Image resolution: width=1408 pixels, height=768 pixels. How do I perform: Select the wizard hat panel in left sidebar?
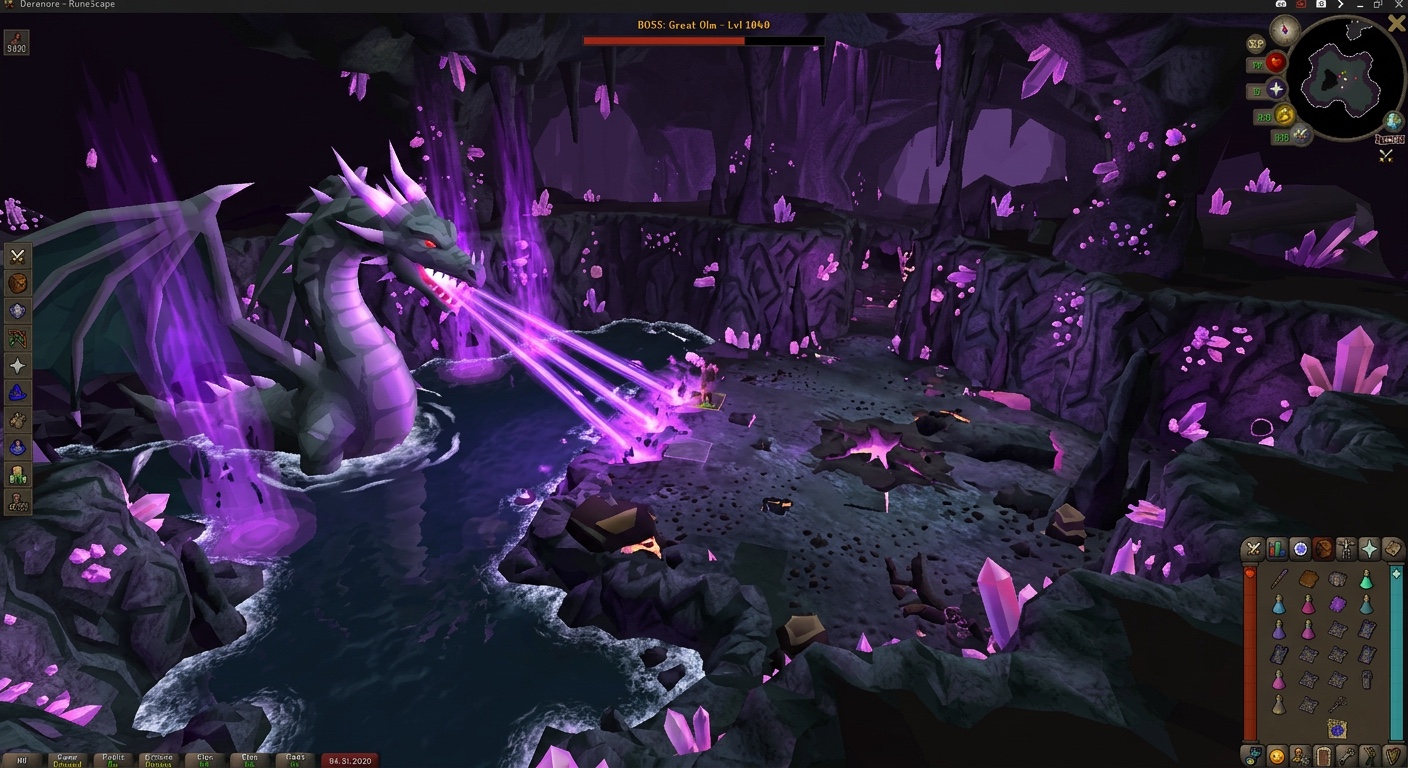pos(20,392)
